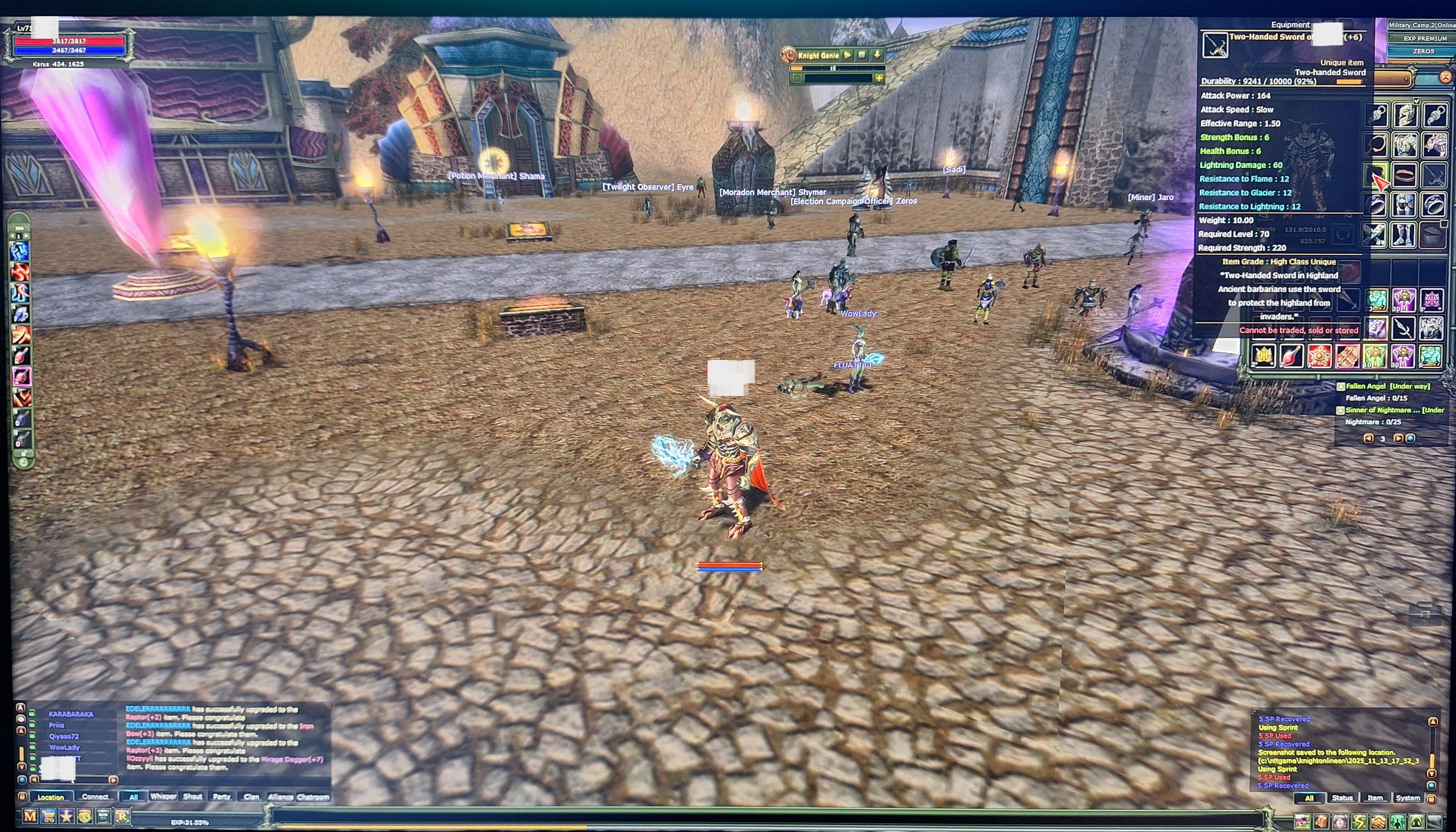
Task: Filter the info log by System
Action: pos(1407,798)
